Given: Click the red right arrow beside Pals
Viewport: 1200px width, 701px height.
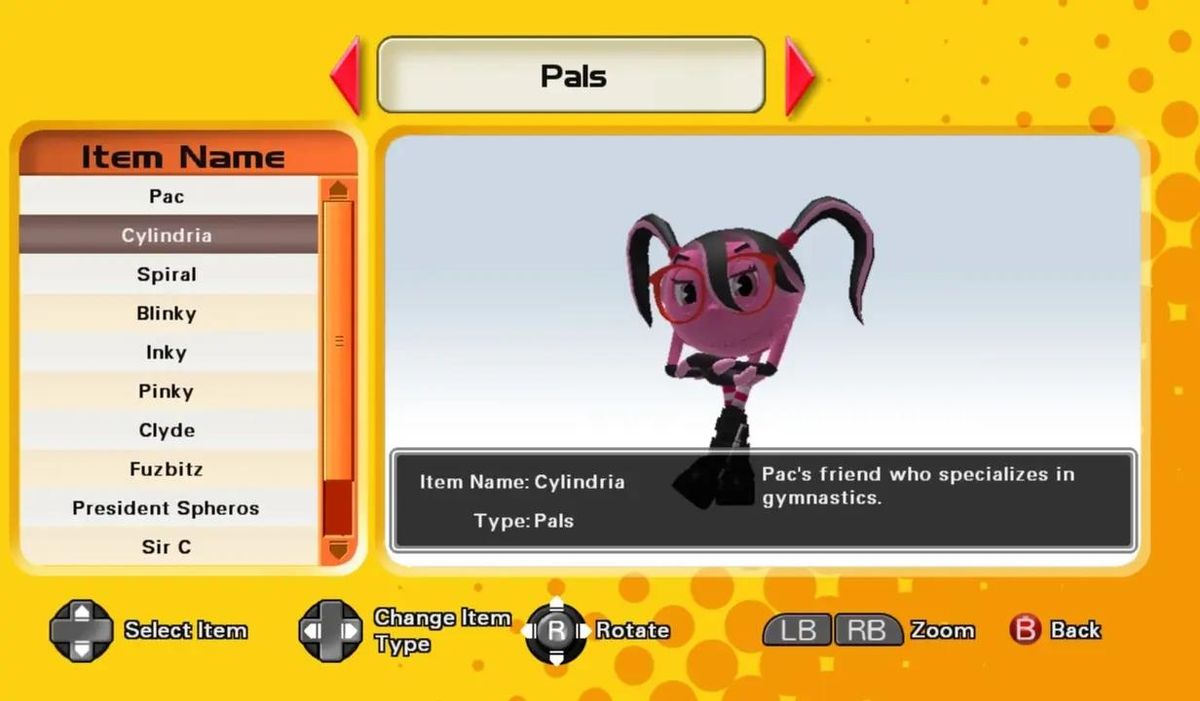Looking at the screenshot, I should click(x=798, y=76).
